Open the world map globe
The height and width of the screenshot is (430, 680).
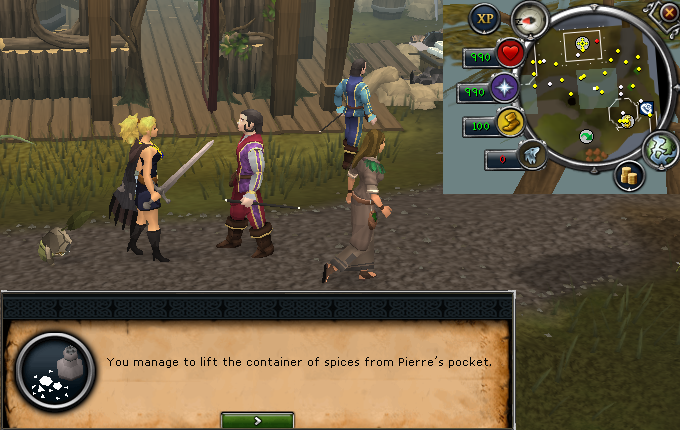pos(661,148)
